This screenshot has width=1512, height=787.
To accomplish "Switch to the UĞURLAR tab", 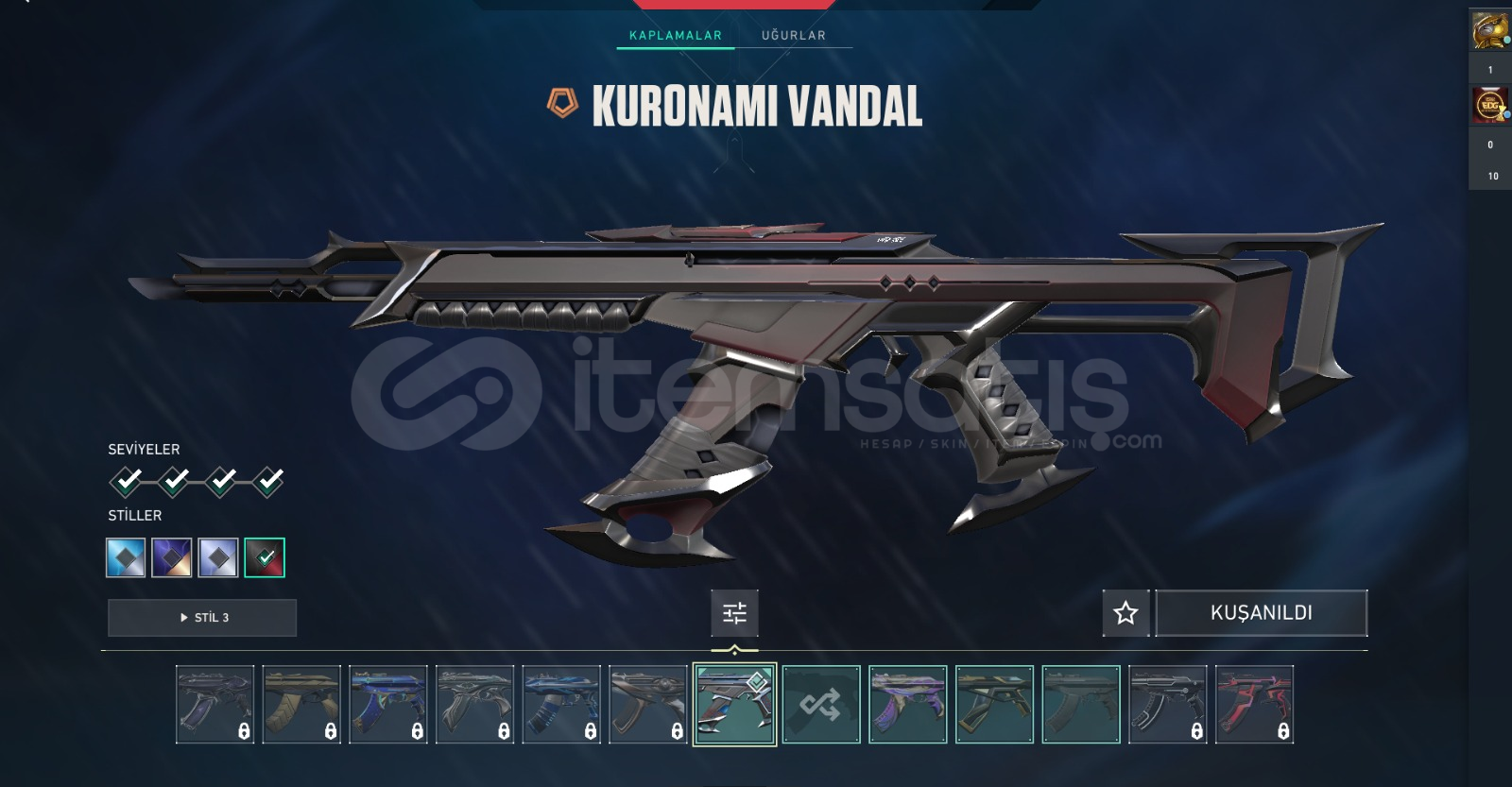I will (792, 35).
